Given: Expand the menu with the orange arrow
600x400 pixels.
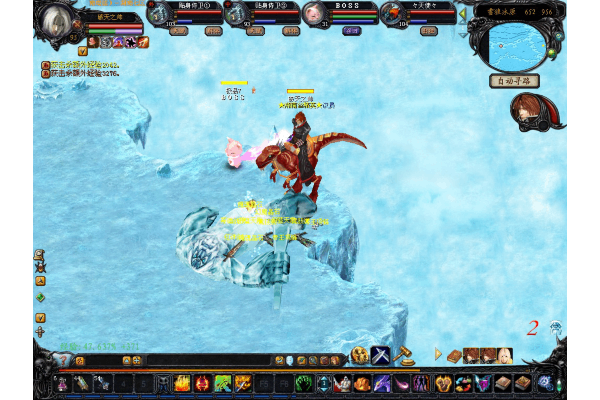Looking at the screenshot, I should coord(438,354).
